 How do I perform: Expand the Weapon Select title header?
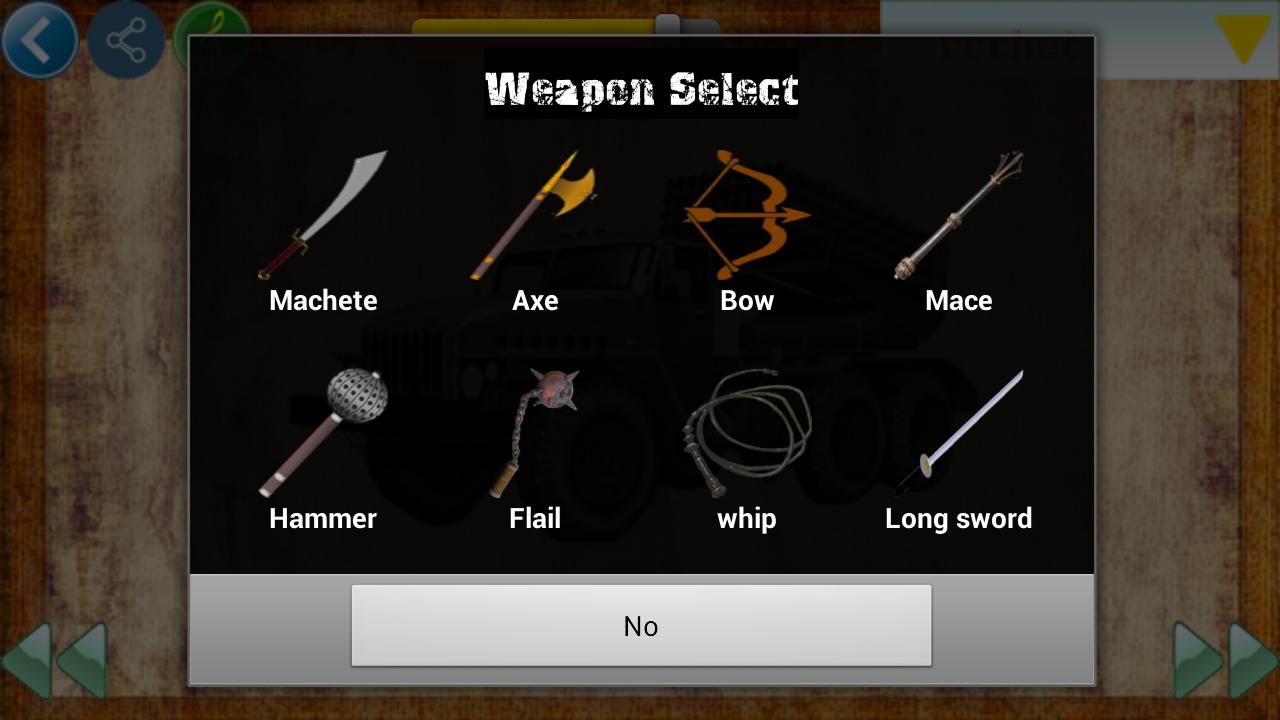(641, 89)
